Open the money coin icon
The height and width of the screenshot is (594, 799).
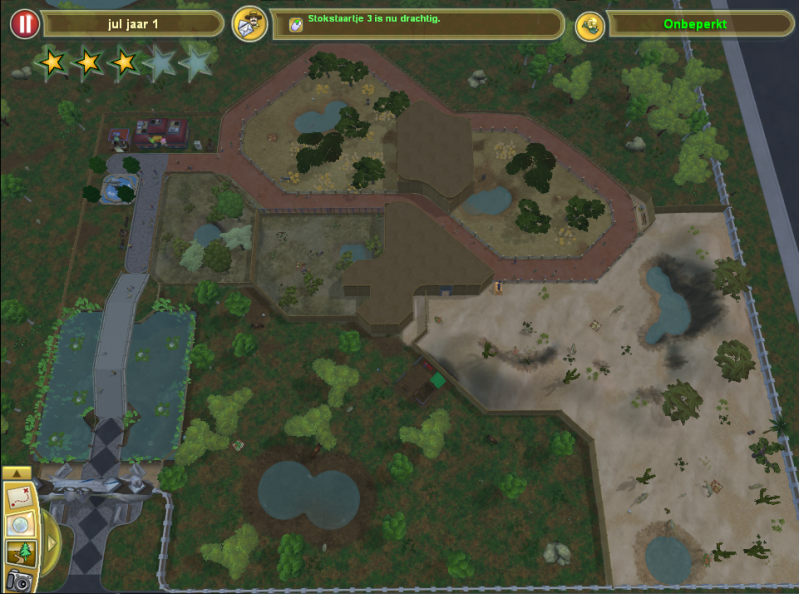pyautogui.click(x=590, y=25)
